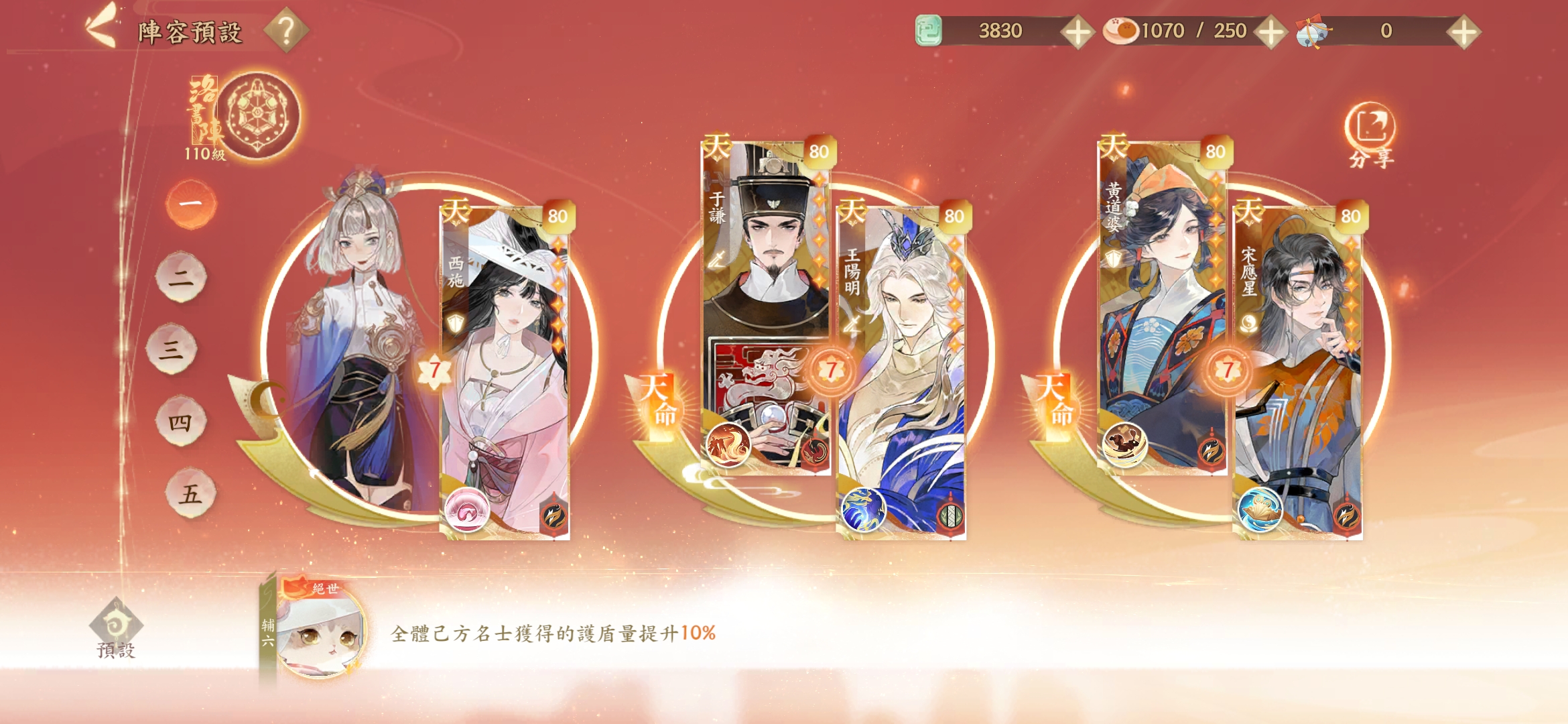Switch to preset slot 五
Image resolution: width=1568 pixels, height=724 pixels.
(x=190, y=493)
